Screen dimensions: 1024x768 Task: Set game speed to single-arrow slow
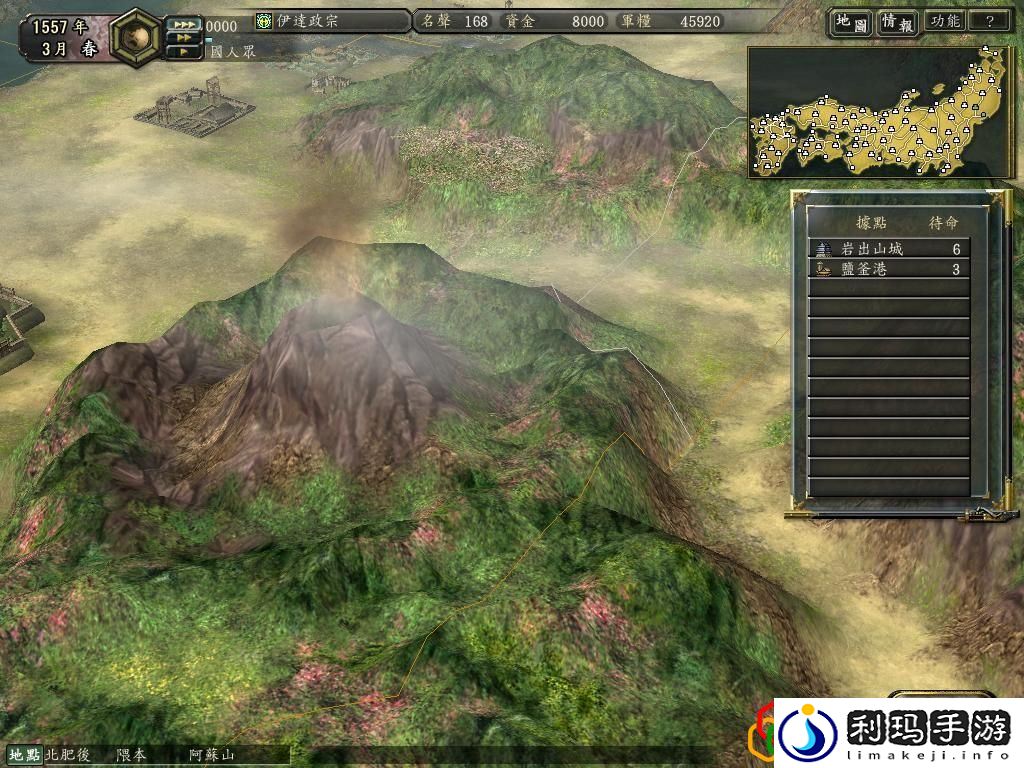[184, 51]
